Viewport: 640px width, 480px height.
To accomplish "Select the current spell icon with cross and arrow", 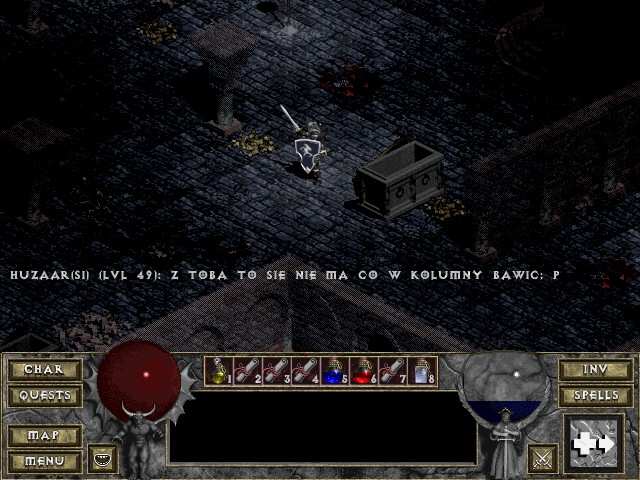I will [594, 444].
